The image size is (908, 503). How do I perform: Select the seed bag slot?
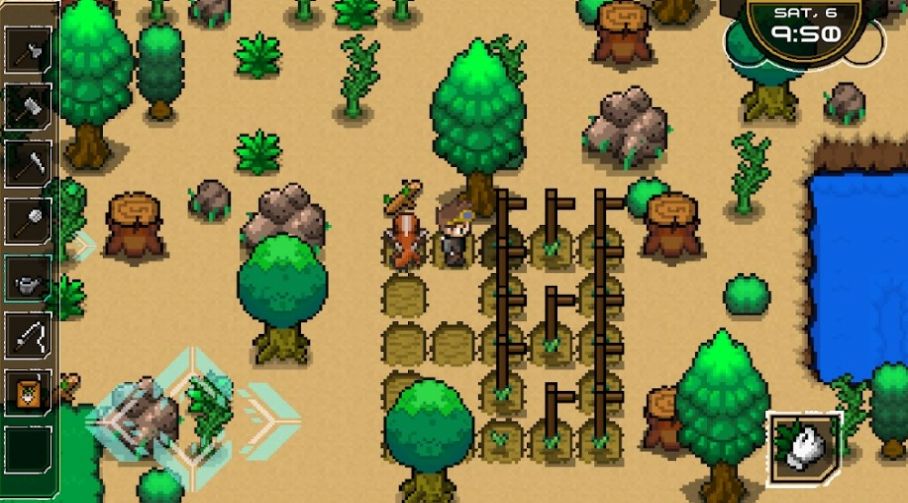click(x=29, y=391)
